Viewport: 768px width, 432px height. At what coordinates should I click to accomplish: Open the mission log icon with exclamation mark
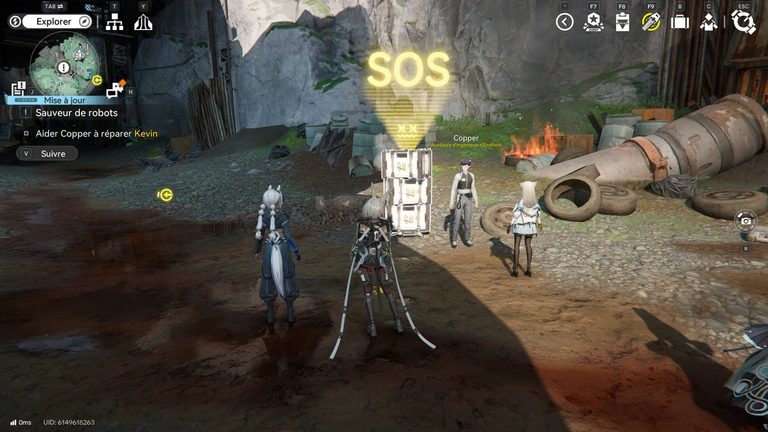[x=17, y=89]
